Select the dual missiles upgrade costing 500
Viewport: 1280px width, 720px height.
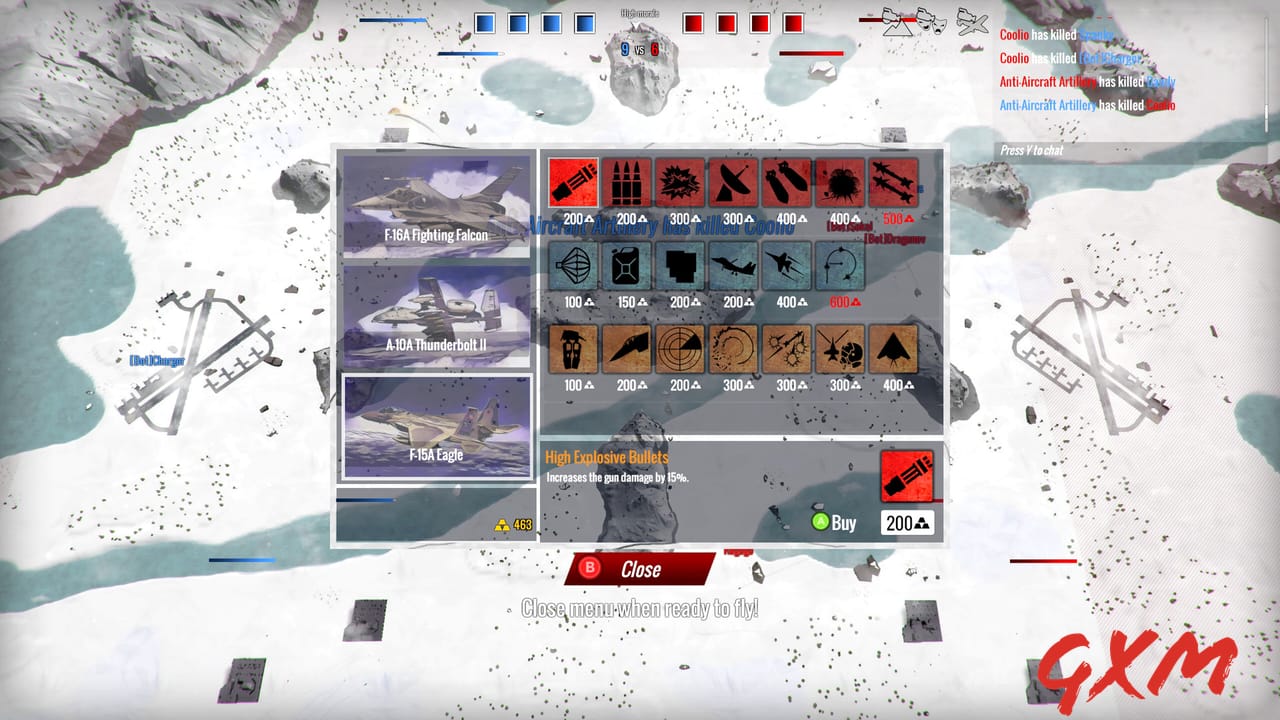pos(894,182)
